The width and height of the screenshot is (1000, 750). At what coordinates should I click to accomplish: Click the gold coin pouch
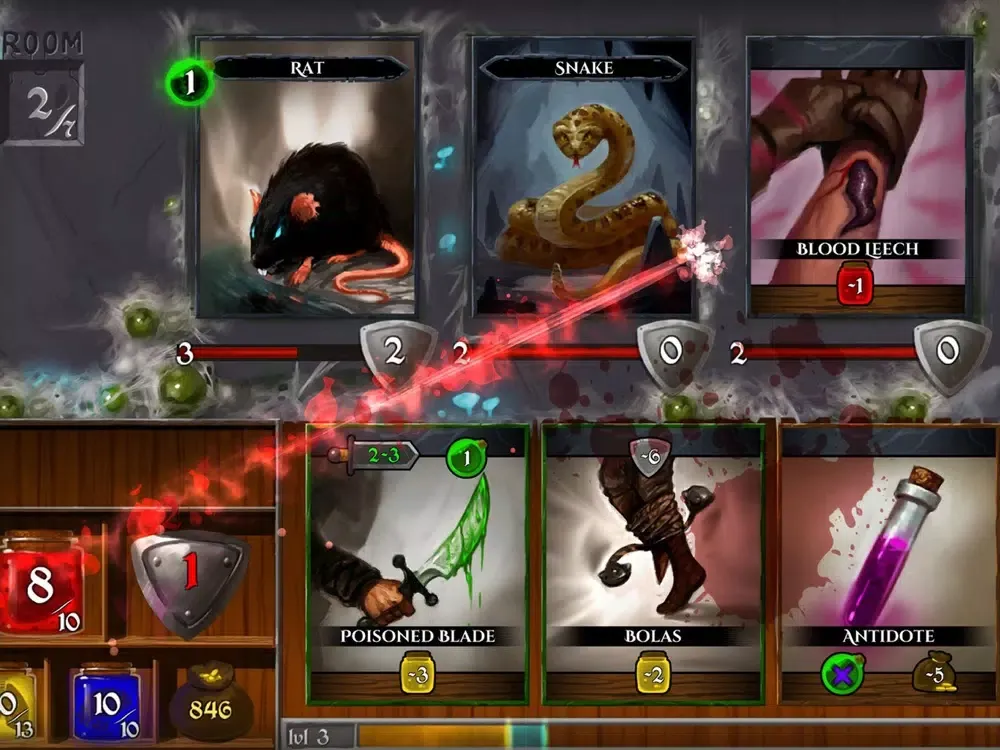(210, 707)
